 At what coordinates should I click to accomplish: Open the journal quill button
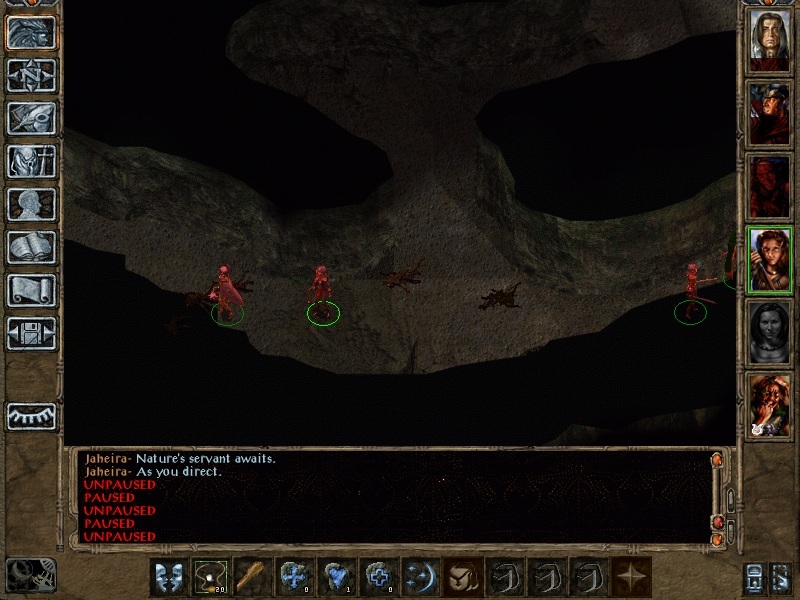pyautogui.click(x=31, y=118)
